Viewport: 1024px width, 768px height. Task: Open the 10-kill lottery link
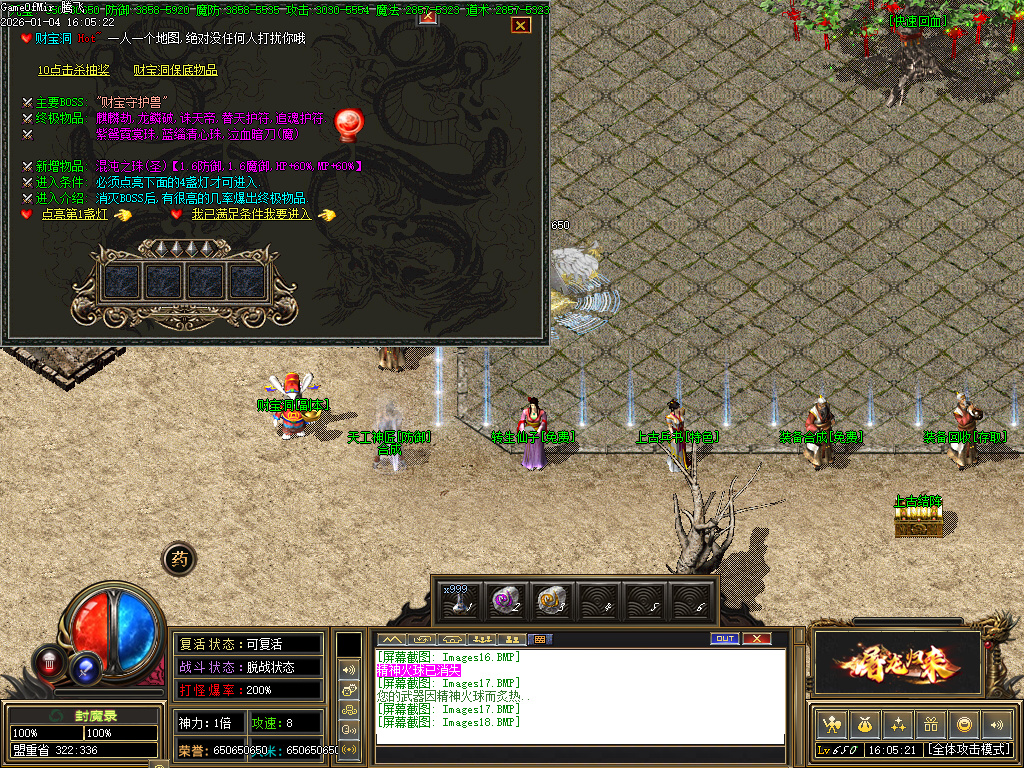pos(73,70)
